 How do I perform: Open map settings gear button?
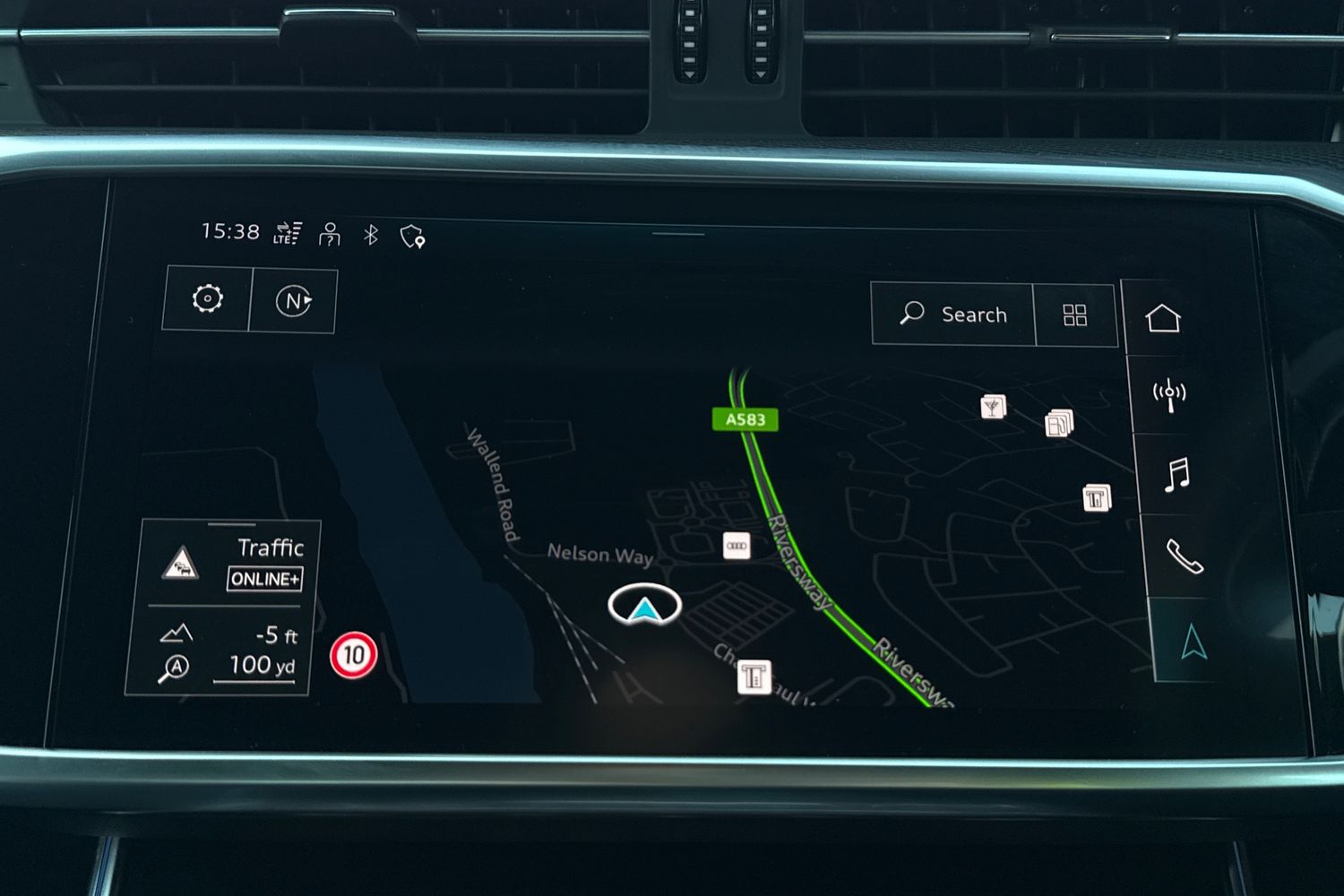tap(207, 299)
